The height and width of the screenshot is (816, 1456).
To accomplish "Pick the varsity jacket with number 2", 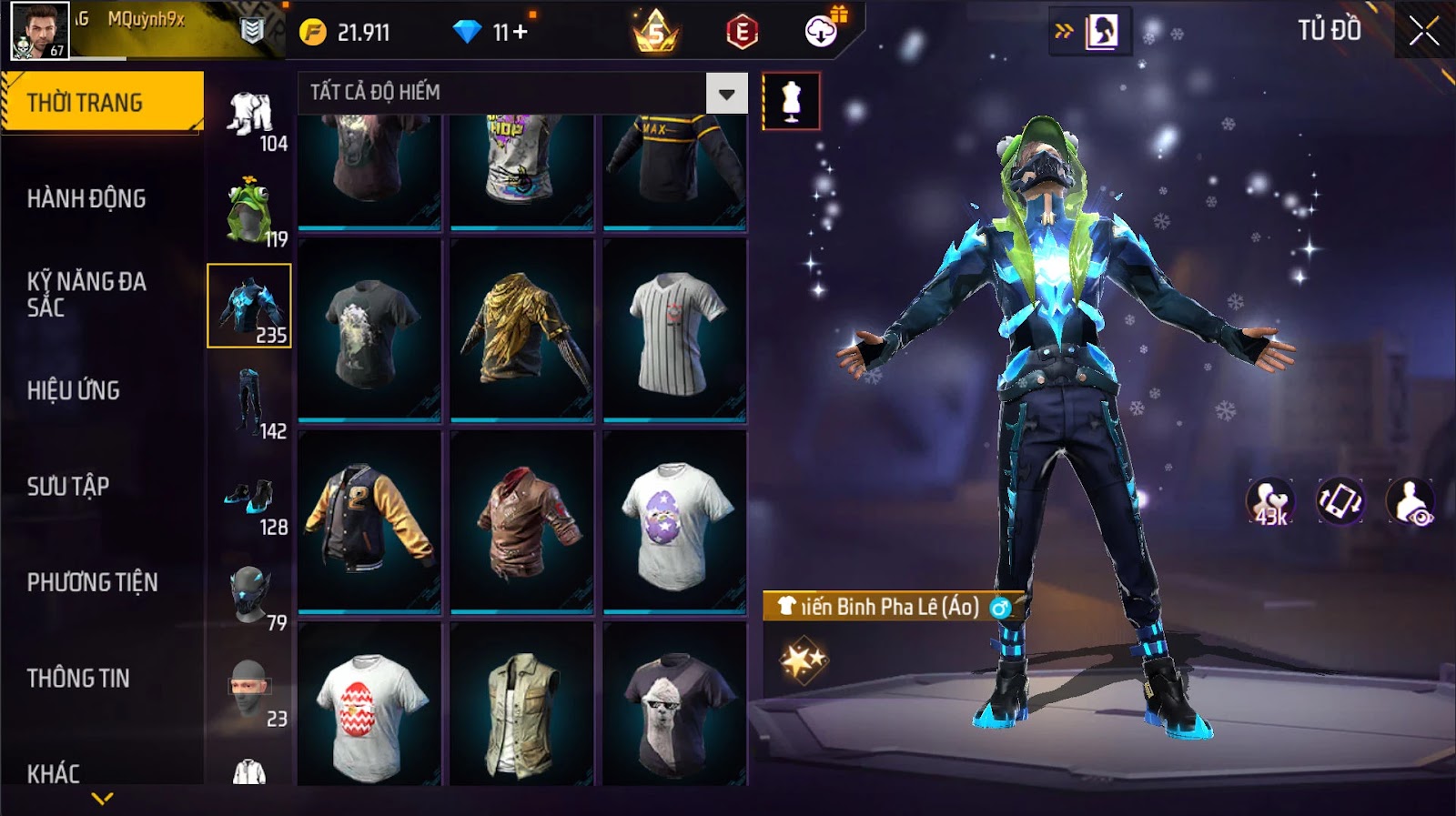I will click(x=369, y=521).
